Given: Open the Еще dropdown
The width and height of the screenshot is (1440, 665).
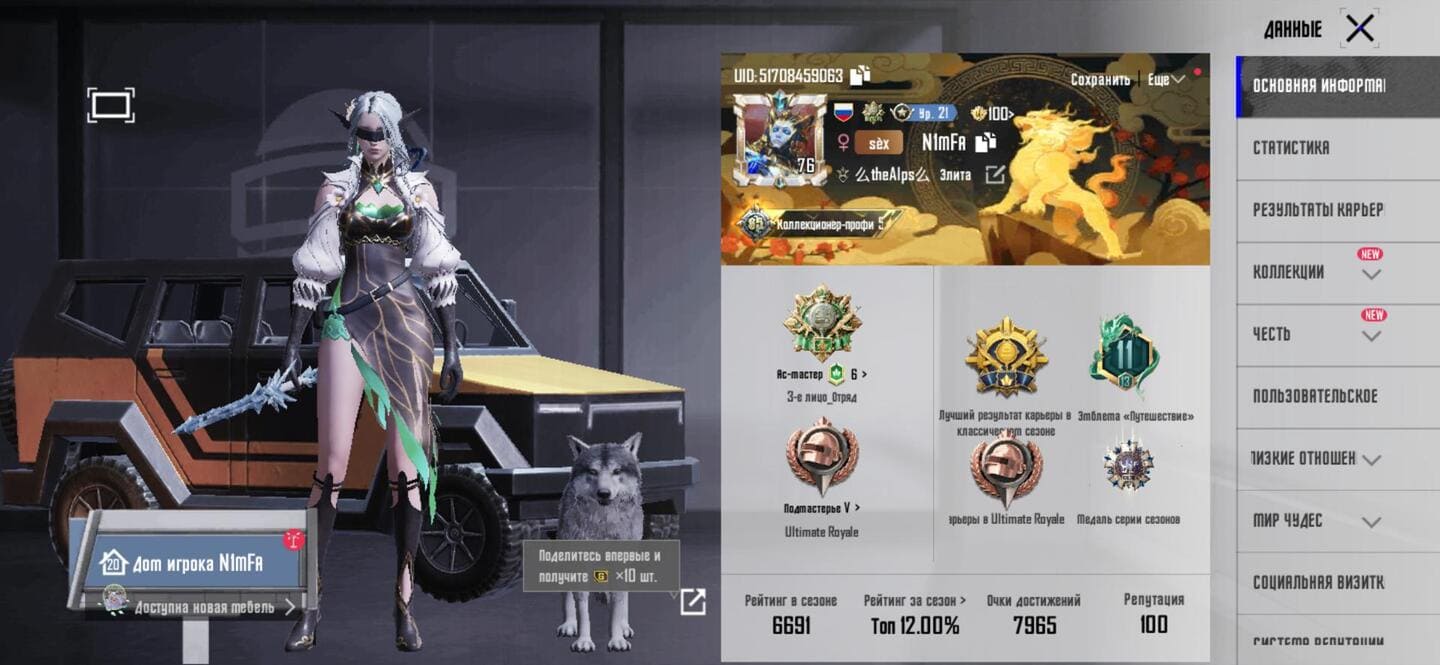Looking at the screenshot, I should (1165, 79).
